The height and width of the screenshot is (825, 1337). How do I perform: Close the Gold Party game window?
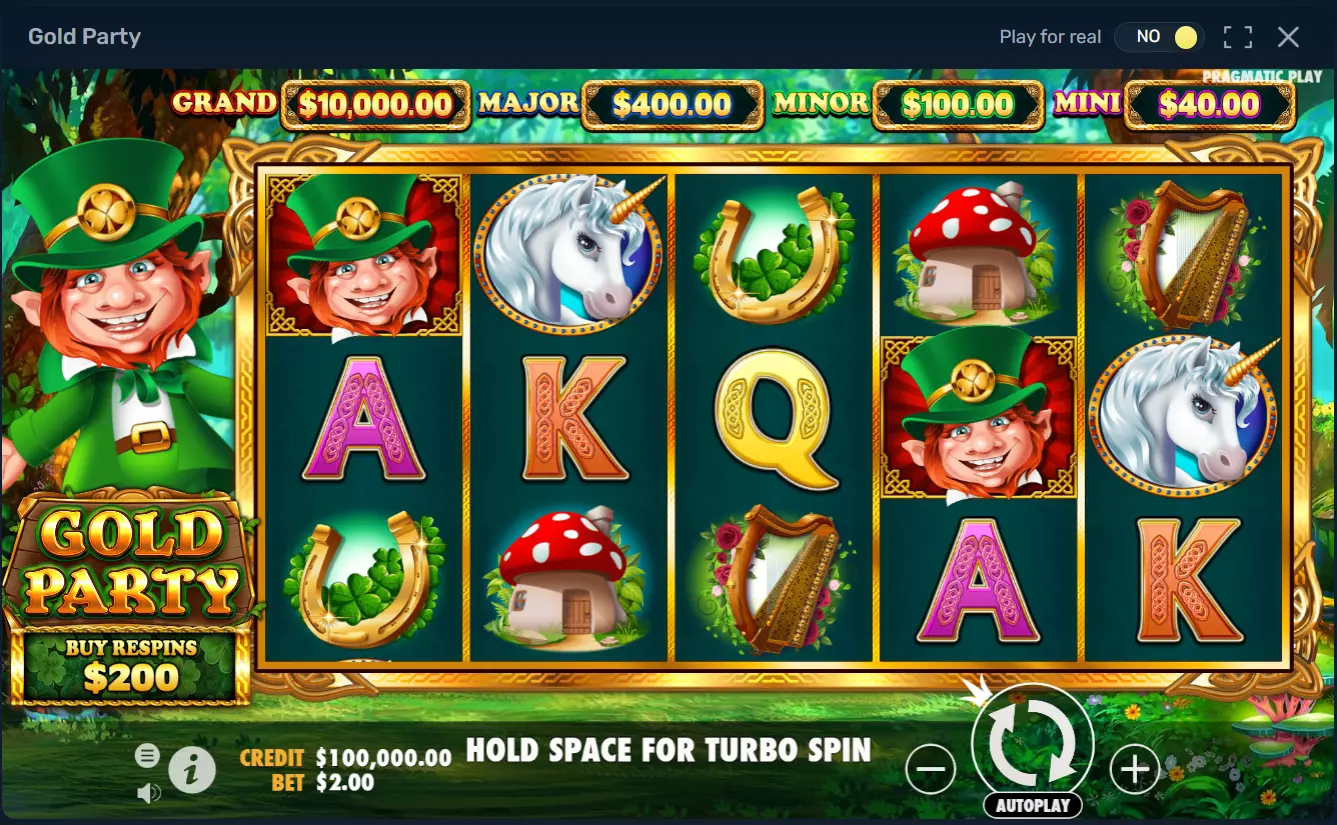tap(1288, 36)
